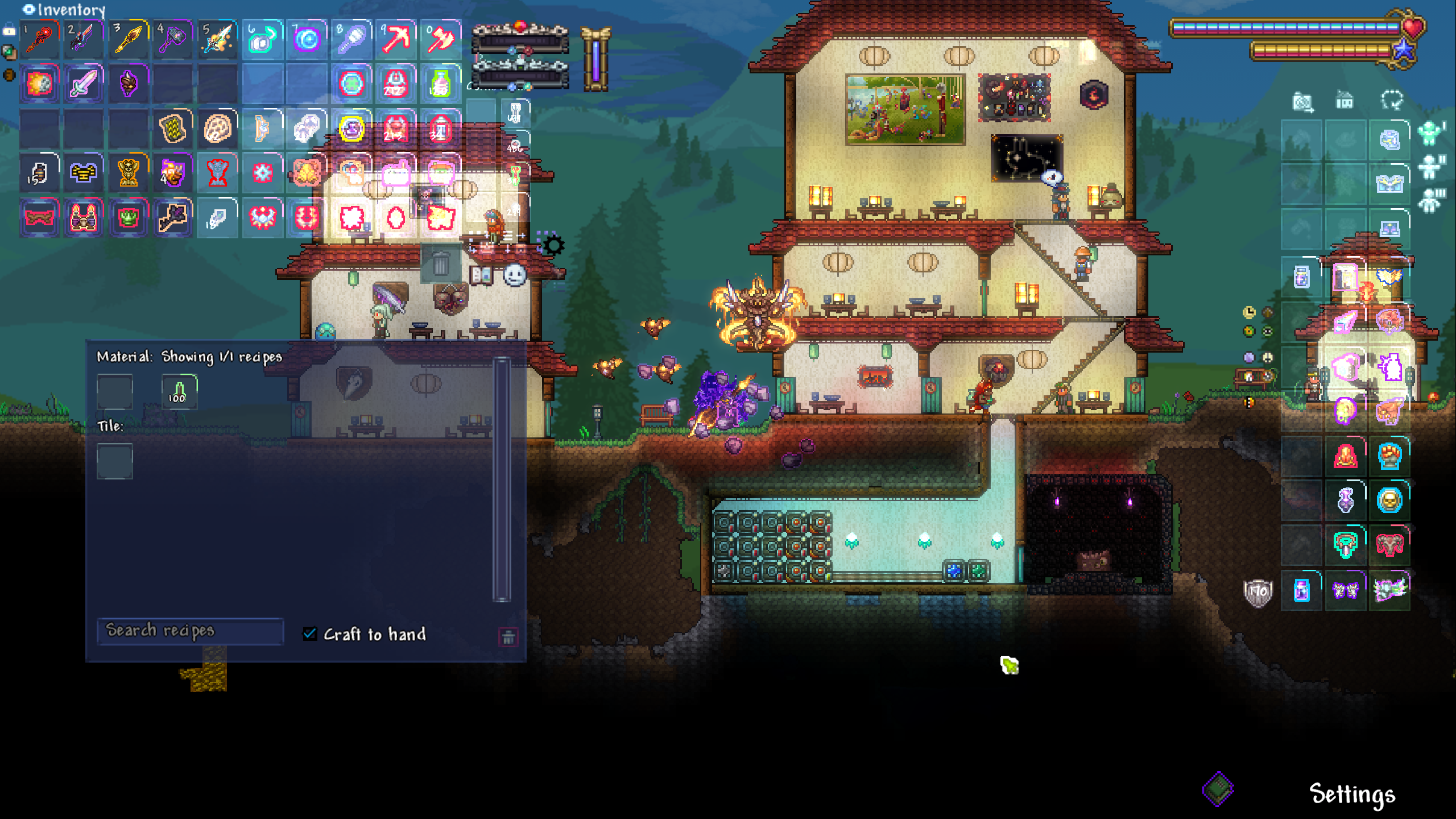The width and height of the screenshot is (1456, 819).
Task: Open the bestiary book icon
Action: 481,276
